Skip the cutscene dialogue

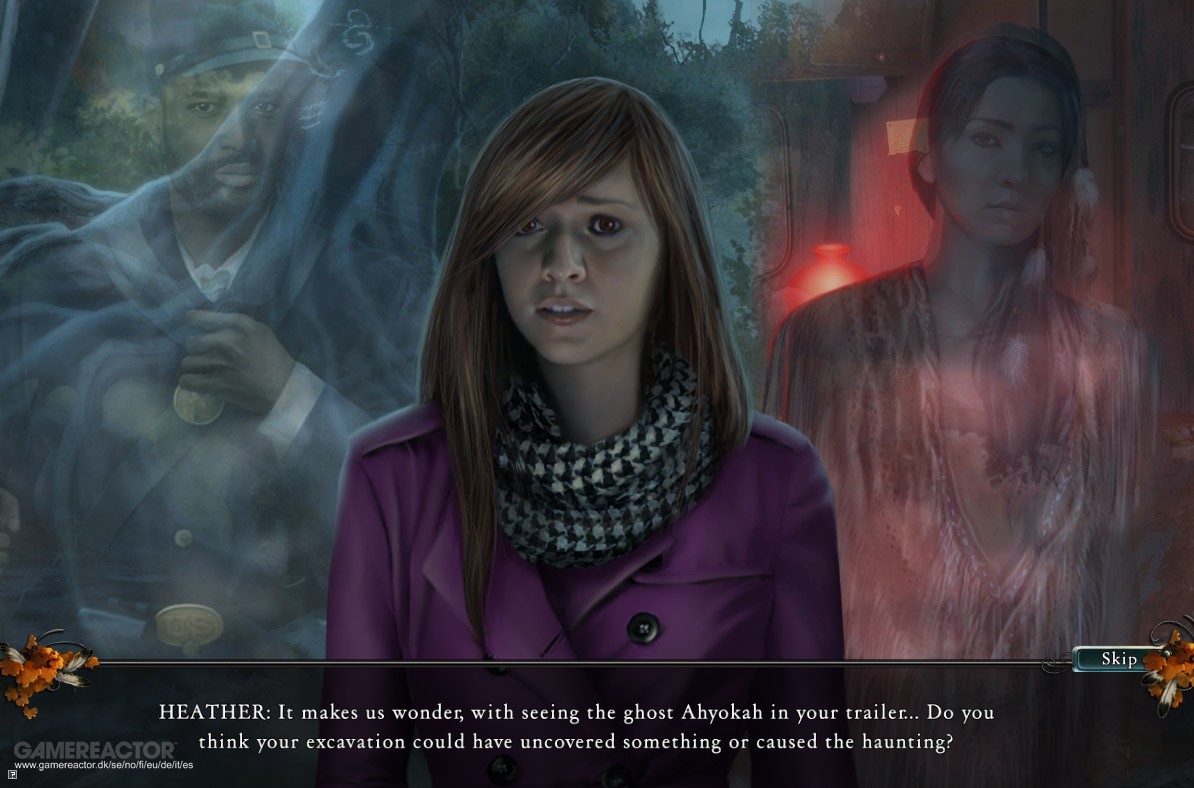click(x=1118, y=659)
